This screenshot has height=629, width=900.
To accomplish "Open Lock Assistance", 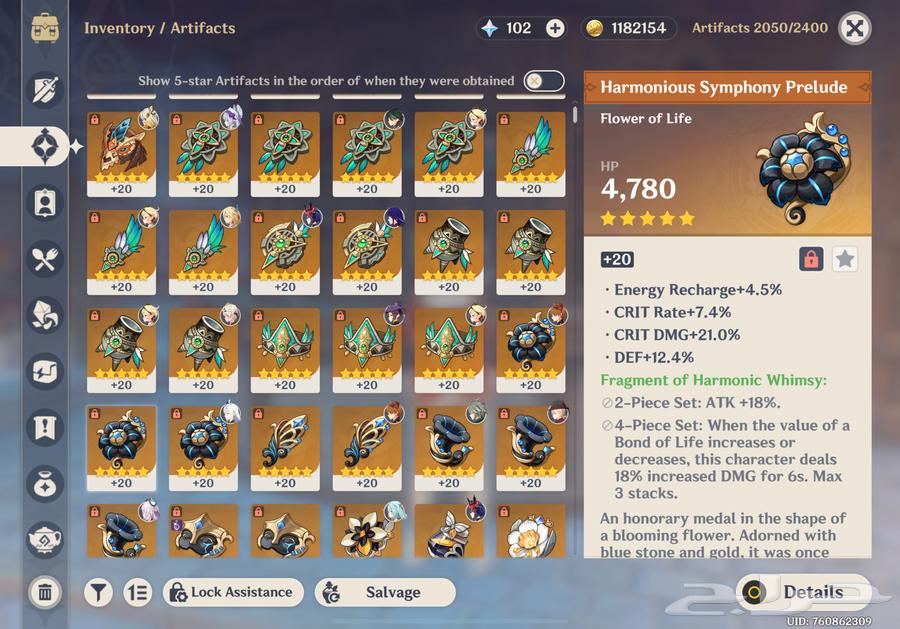I will (x=234, y=592).
